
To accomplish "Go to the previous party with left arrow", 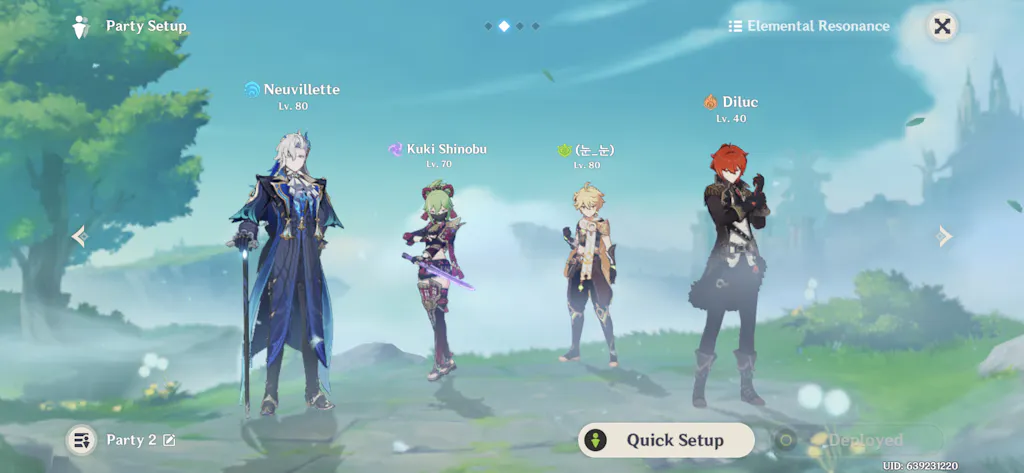I will (80, 236).
